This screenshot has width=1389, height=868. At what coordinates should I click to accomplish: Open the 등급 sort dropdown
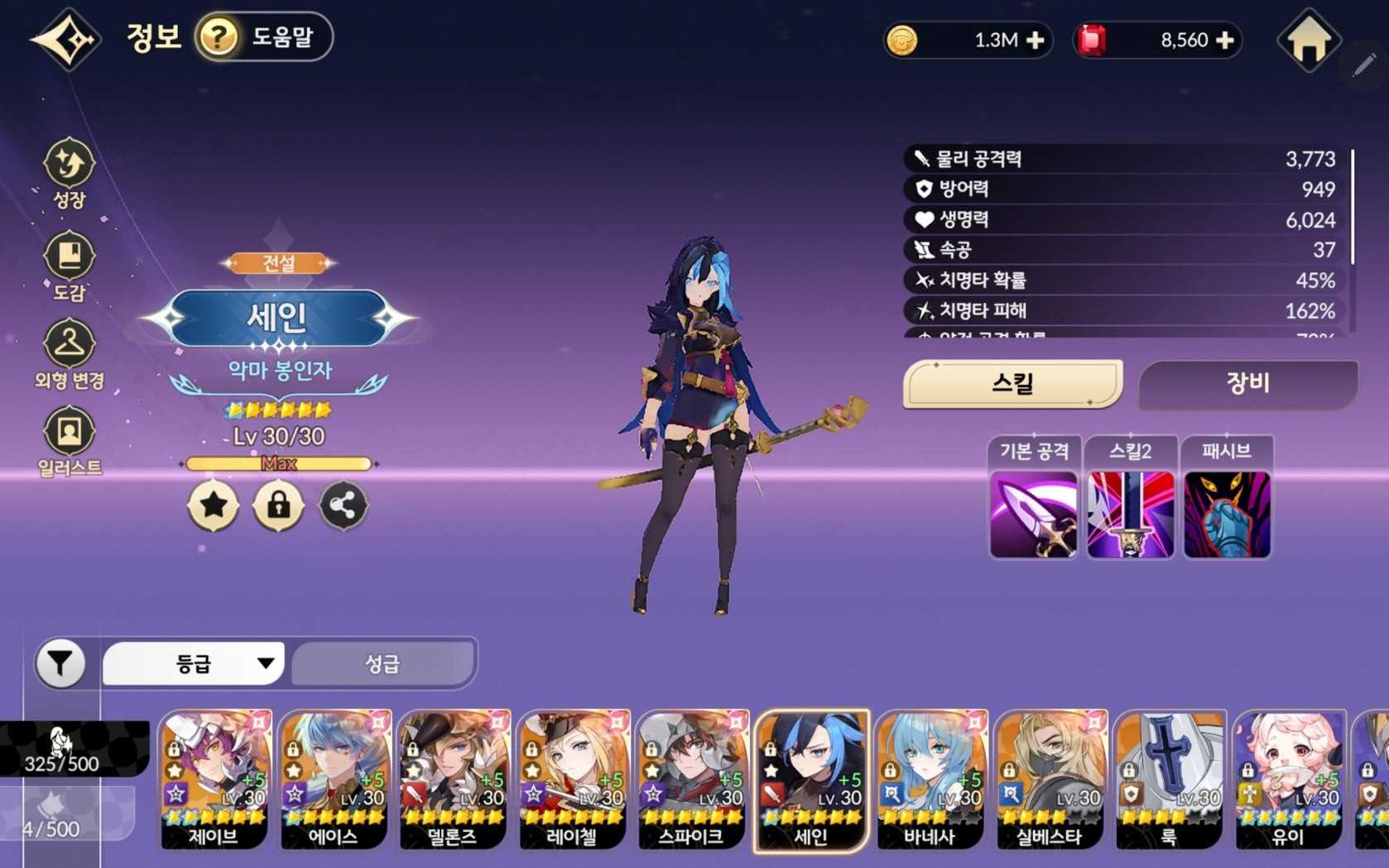click(194, 664)
